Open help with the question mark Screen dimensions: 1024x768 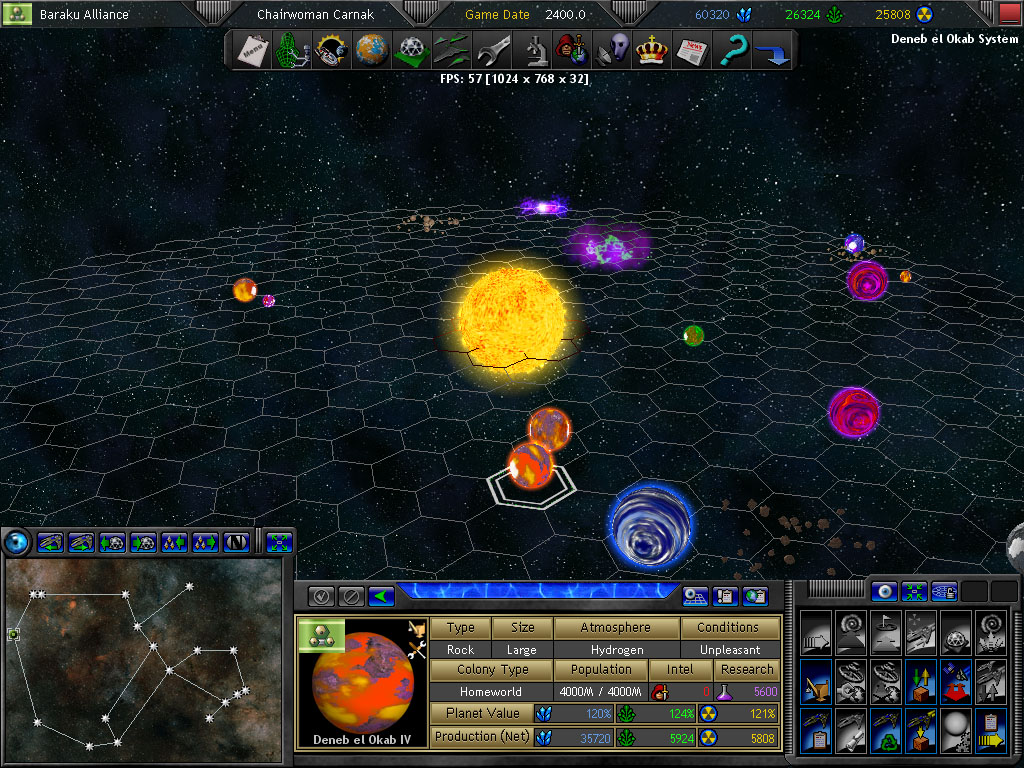pyautogui.click(x=733, y=49)
